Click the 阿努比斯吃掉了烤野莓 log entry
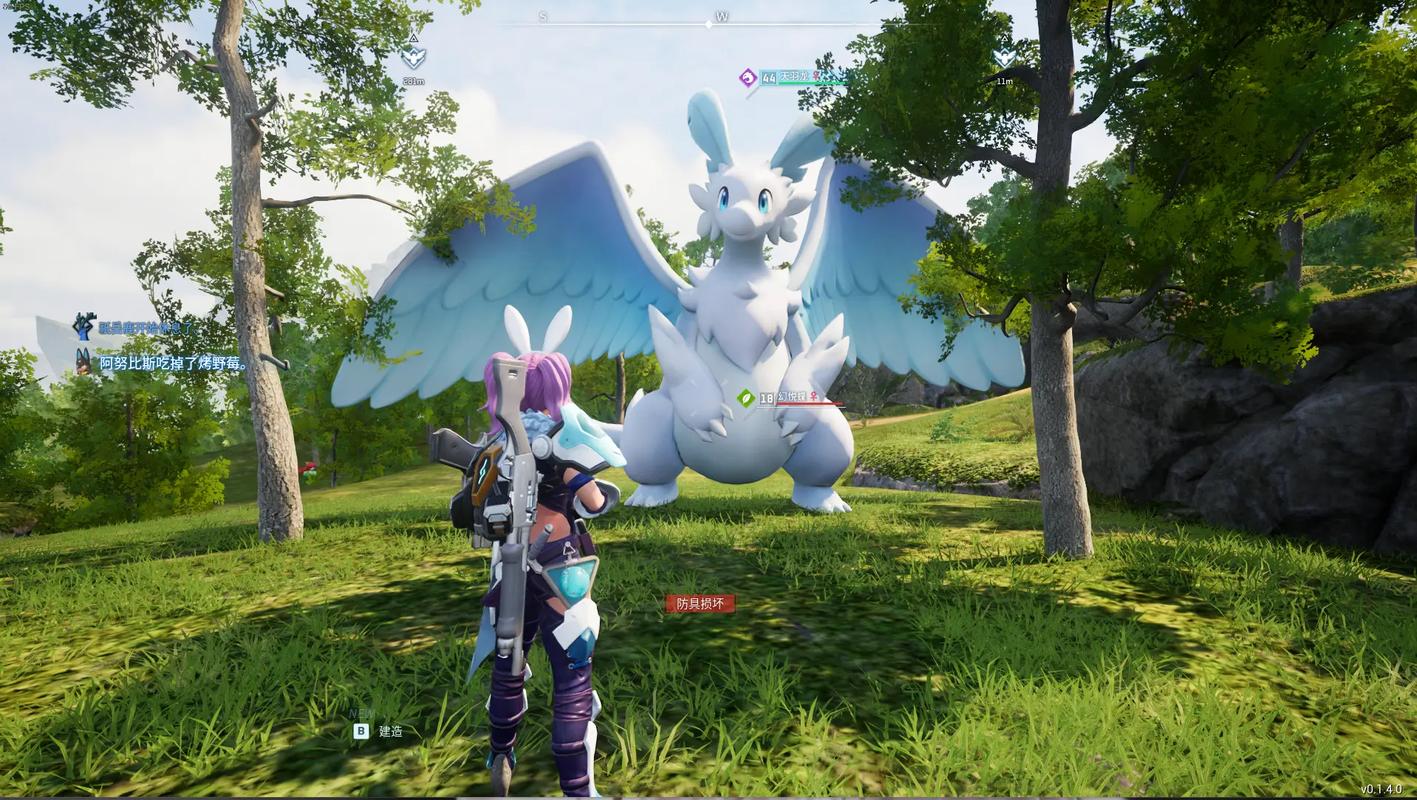Image resolution: width=1417 pixels, height=800 pixels. click(x=173, y=363)
